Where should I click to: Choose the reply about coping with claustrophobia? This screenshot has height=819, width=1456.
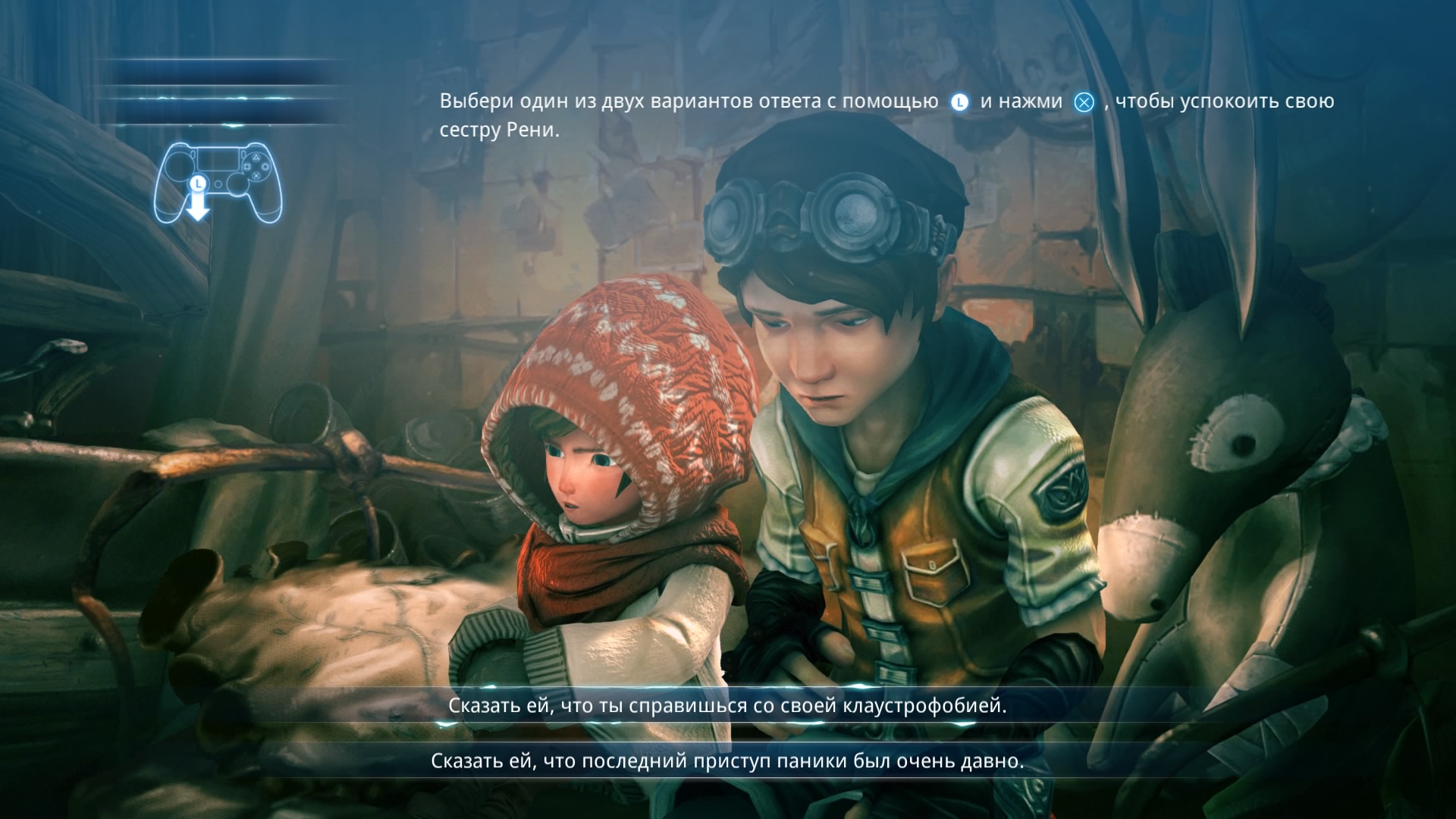(x=727, y=706)
